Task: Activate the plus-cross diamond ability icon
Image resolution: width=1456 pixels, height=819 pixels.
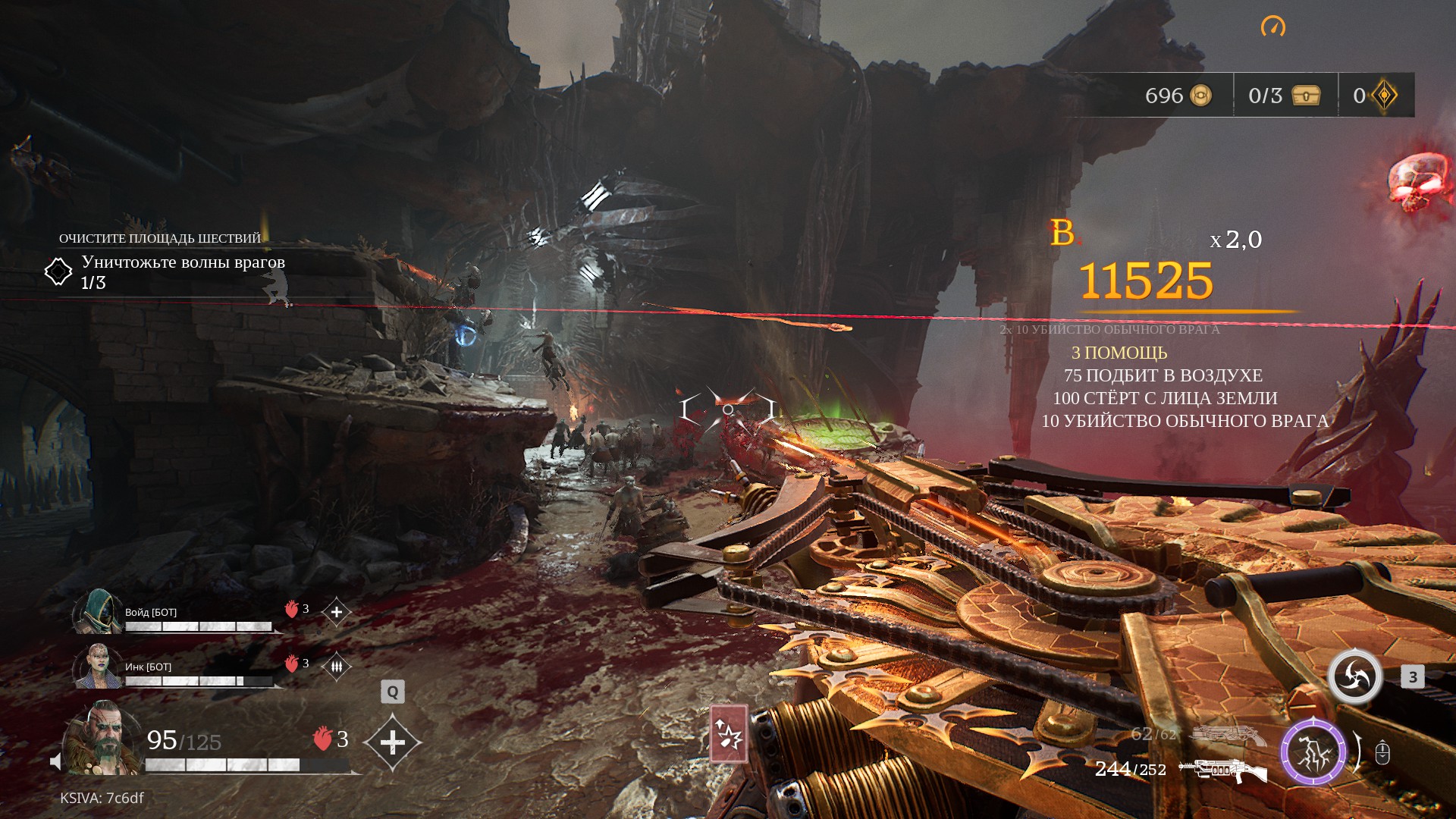Action: pos(392,742)
